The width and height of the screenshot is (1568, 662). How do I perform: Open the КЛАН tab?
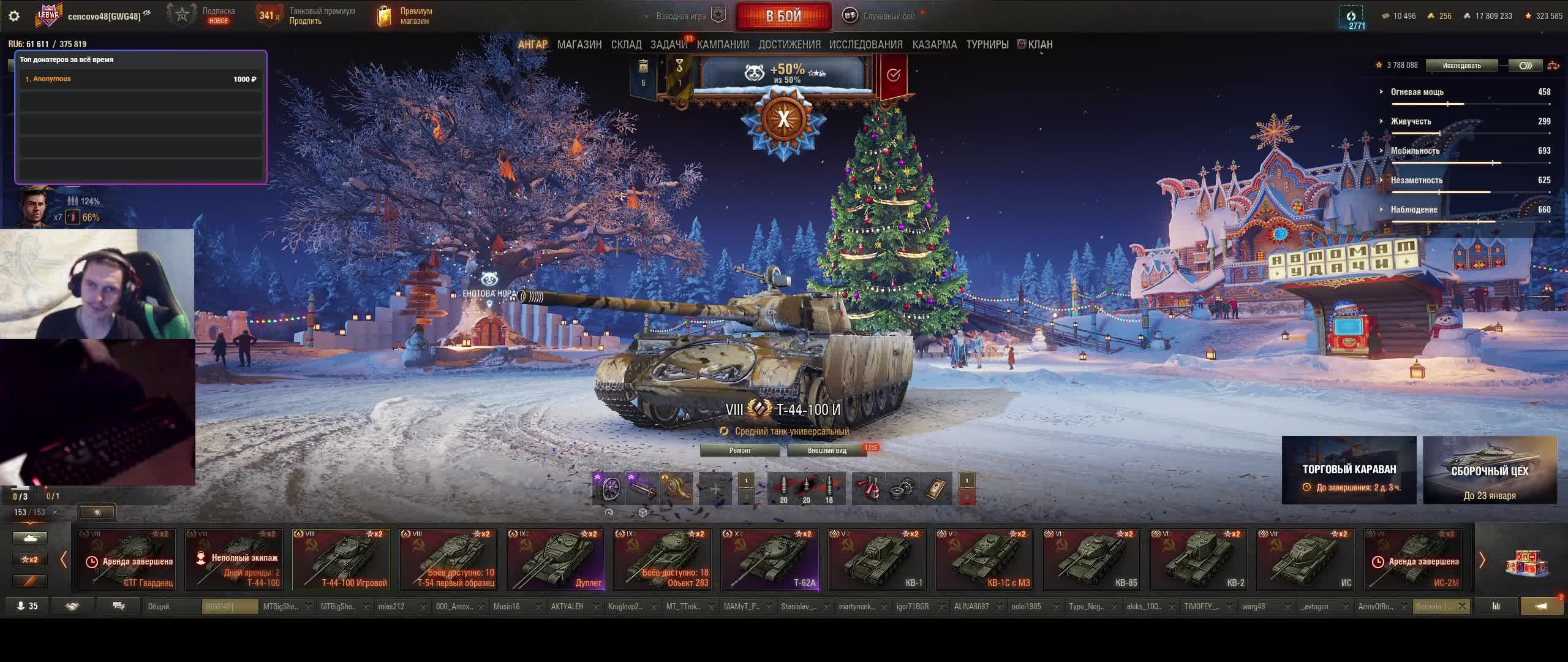[1039, 45]
